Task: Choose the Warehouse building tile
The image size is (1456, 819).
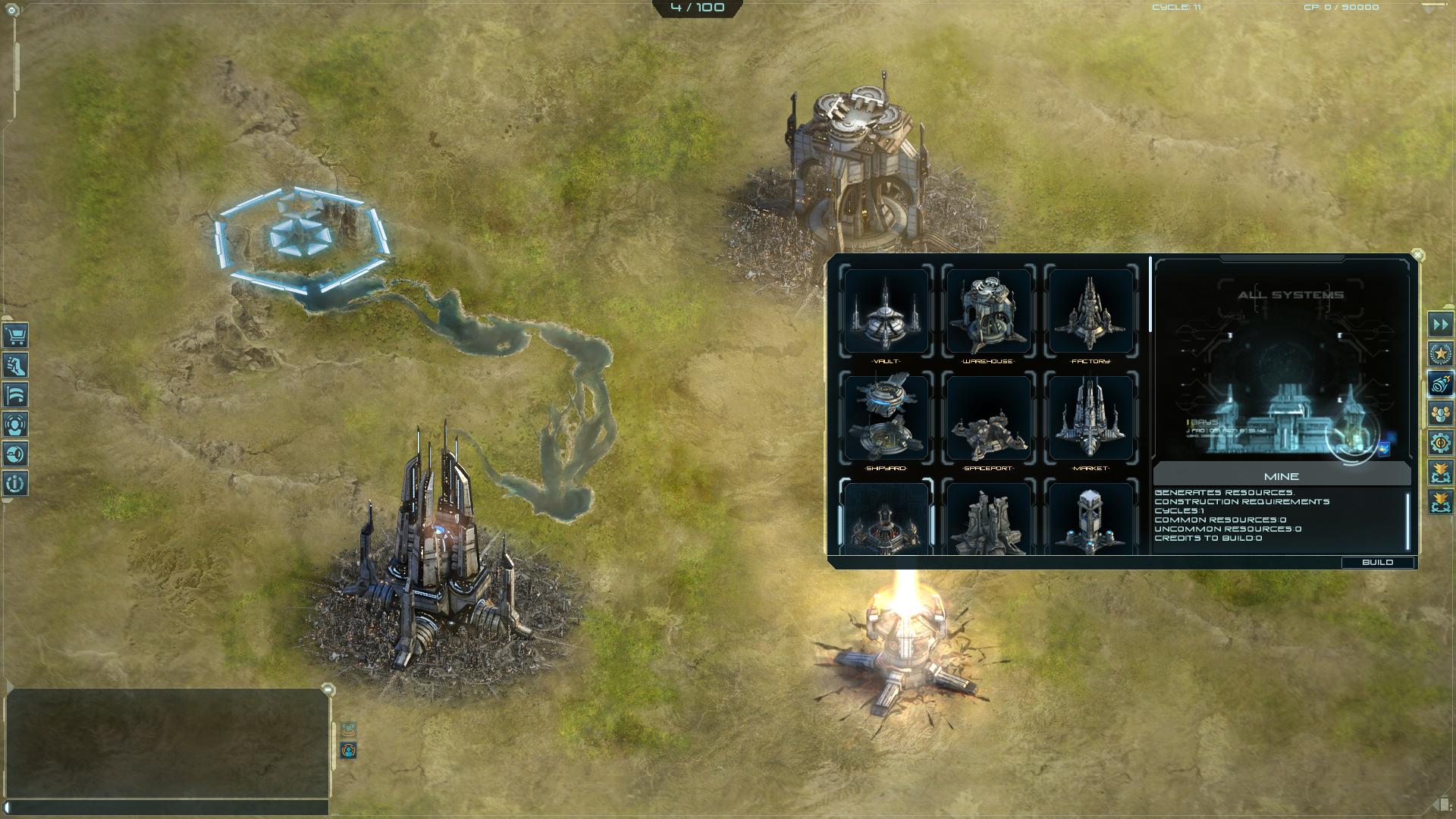Action: [x=988, y=311]
